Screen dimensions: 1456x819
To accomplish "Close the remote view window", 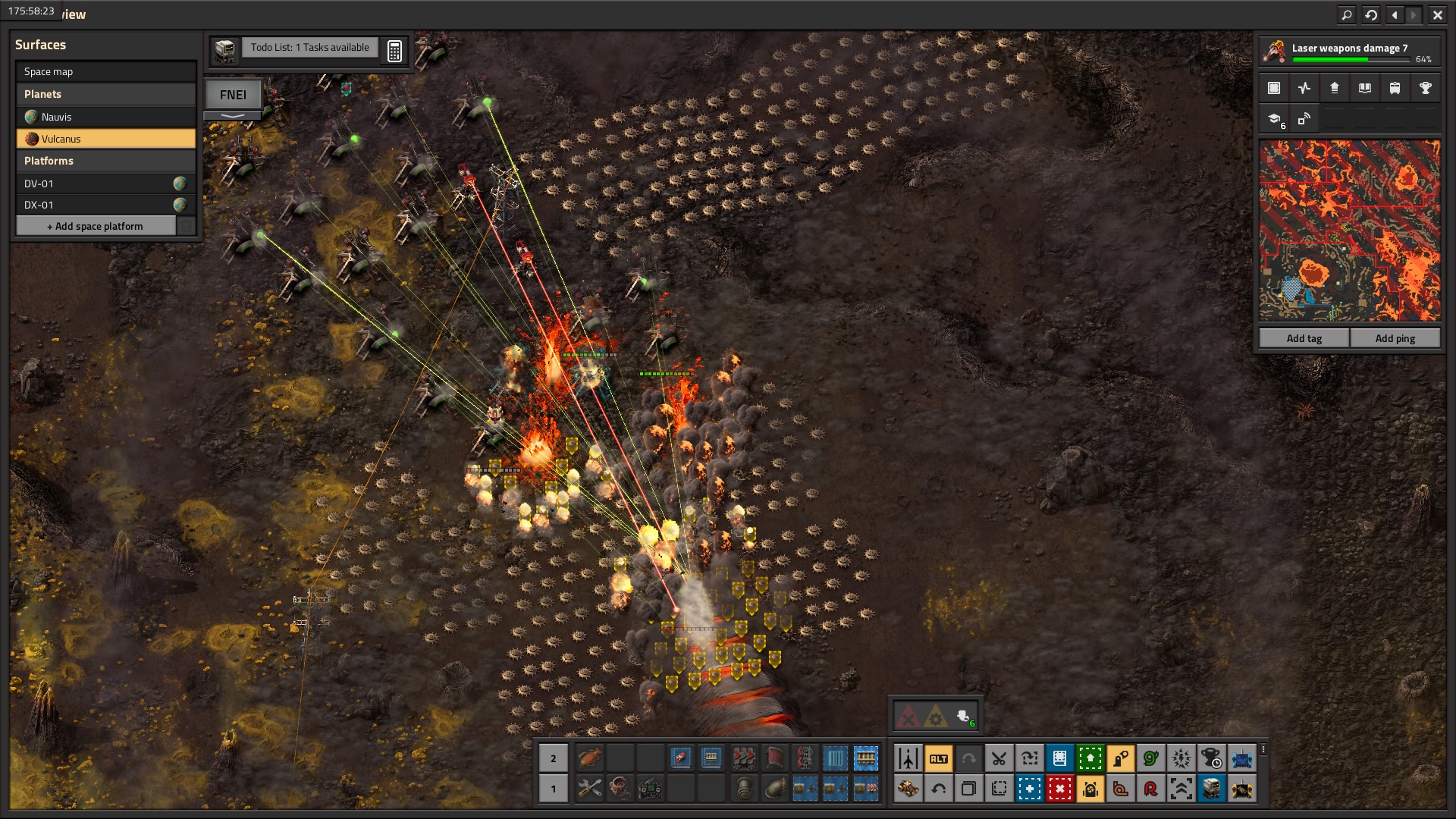I will (x=1437, y=14).
